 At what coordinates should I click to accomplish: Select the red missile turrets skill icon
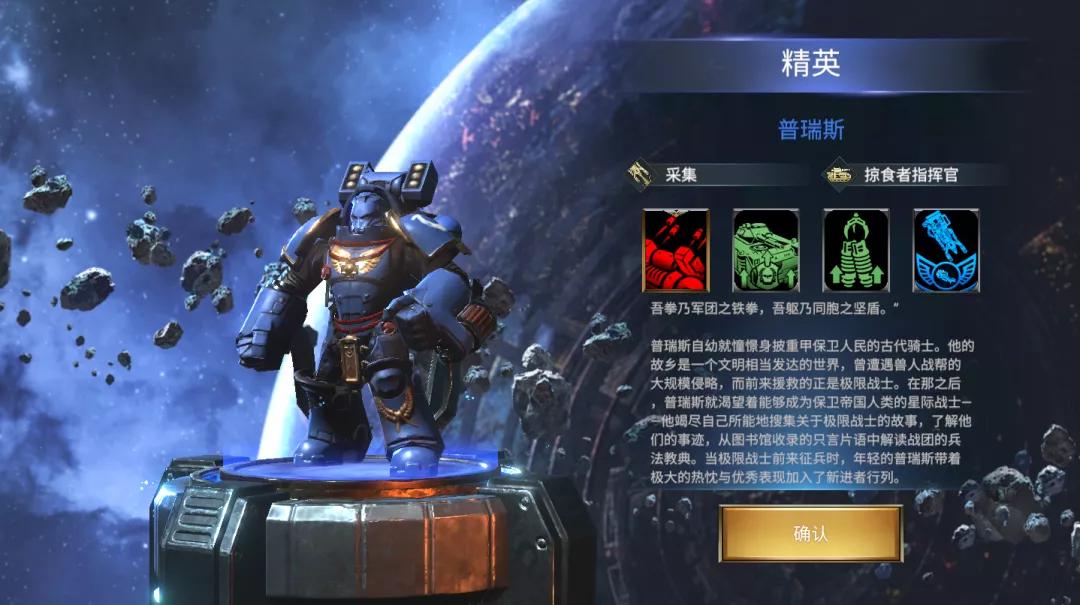675,250
